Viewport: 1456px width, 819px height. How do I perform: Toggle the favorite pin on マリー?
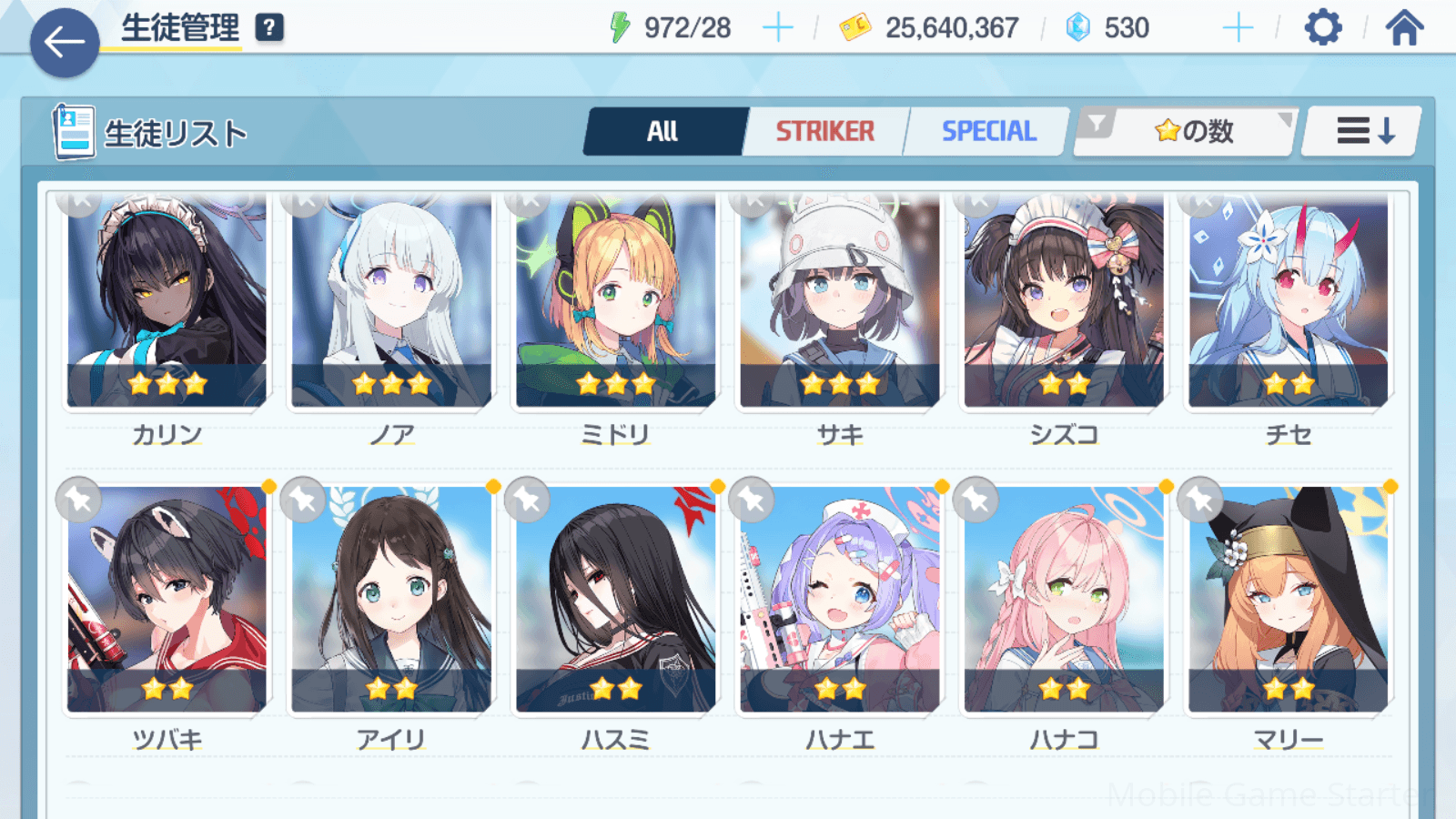pos(1200,500)
